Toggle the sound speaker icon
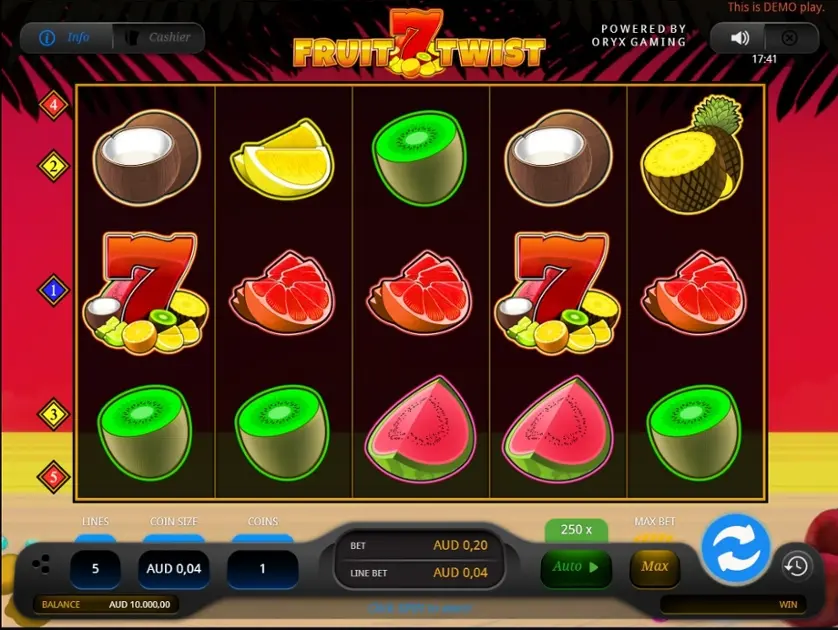The width and height of the screenshot is (838, 630). pyautogui.click(x=740, y=38)
